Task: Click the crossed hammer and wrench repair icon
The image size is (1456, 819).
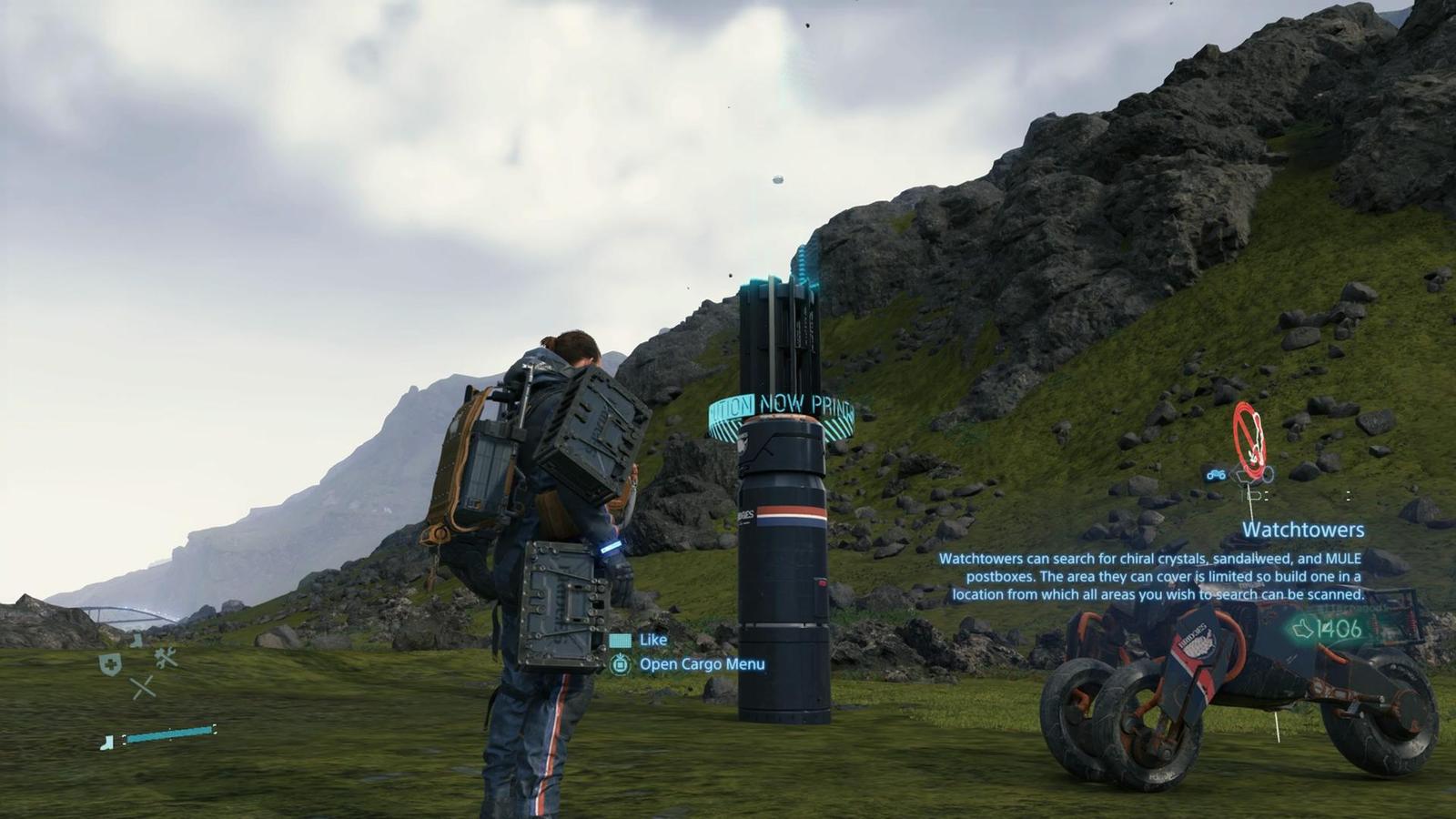Action: (x=165, y=657)
